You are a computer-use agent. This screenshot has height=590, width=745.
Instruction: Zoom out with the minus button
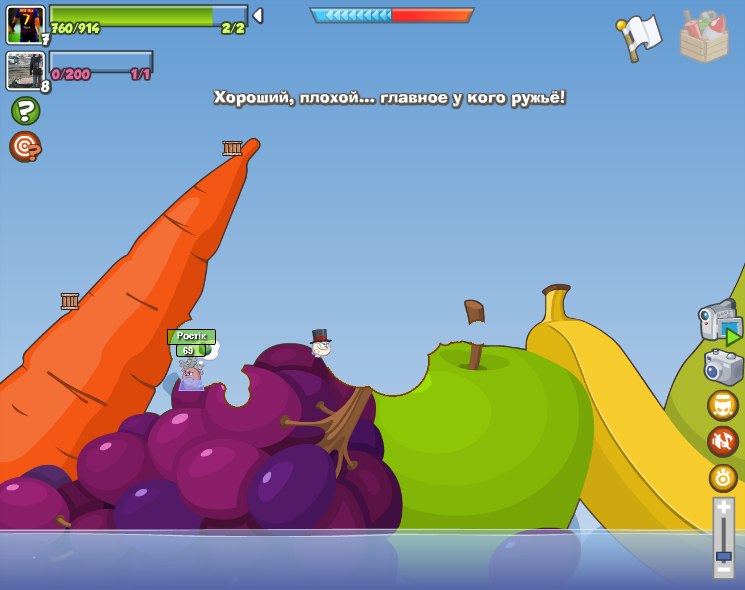click(723, 568)
